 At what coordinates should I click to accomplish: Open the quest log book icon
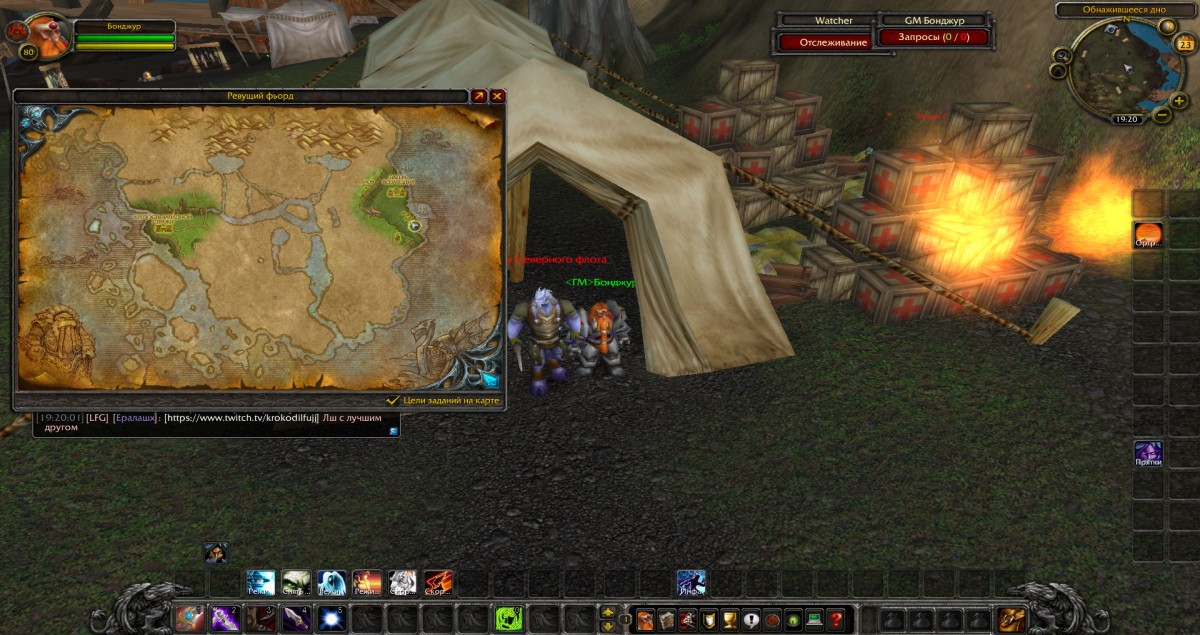666,620
